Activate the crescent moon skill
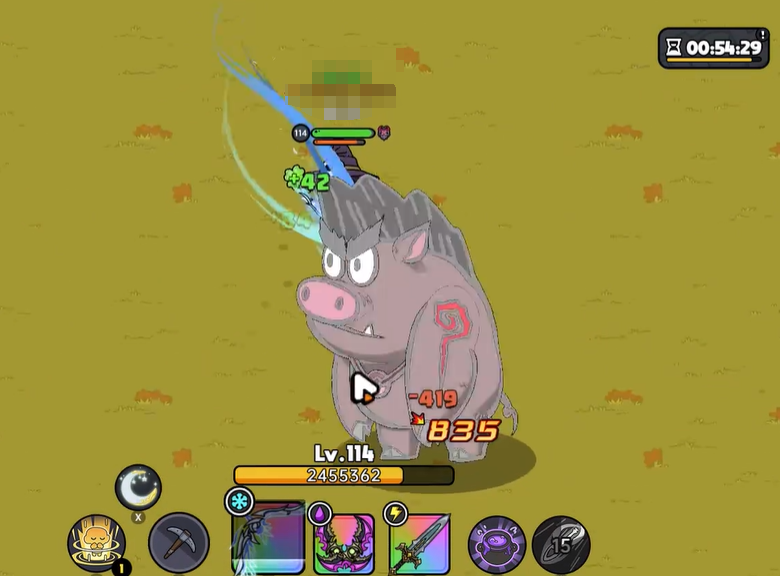 [x=138, y=488]
